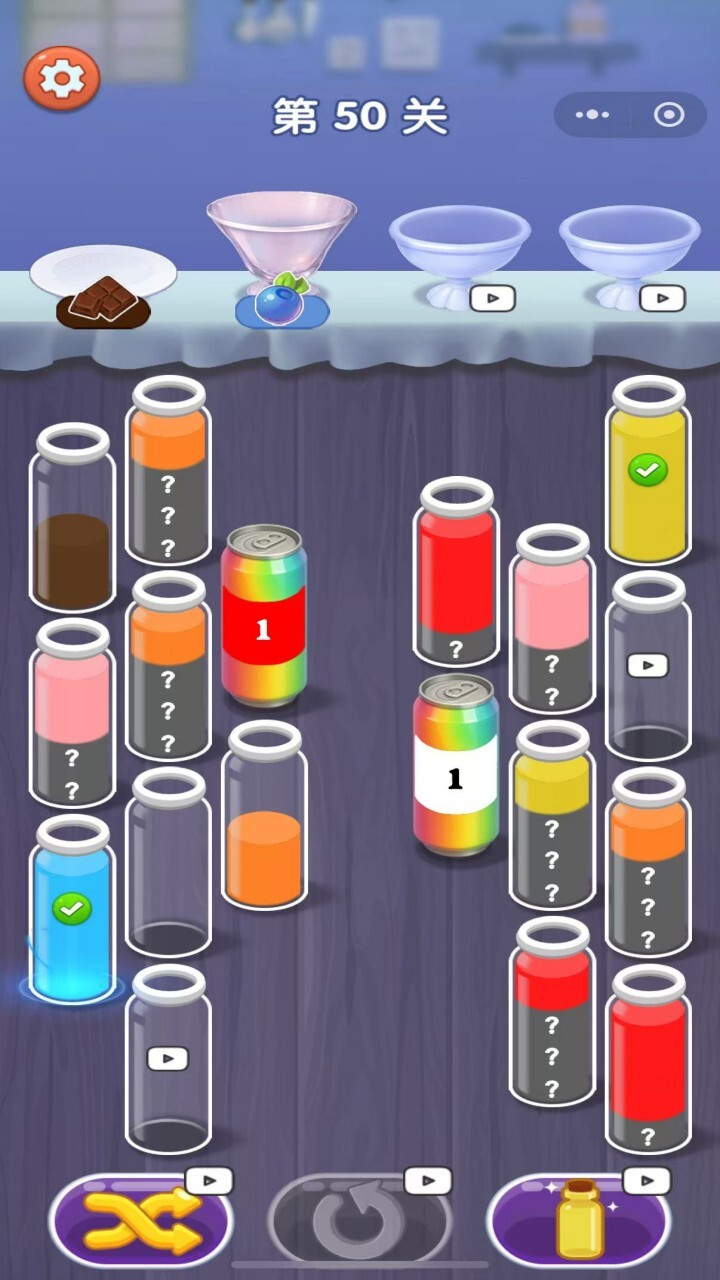Open the mini-program three-dot menu

pos(592,115)
